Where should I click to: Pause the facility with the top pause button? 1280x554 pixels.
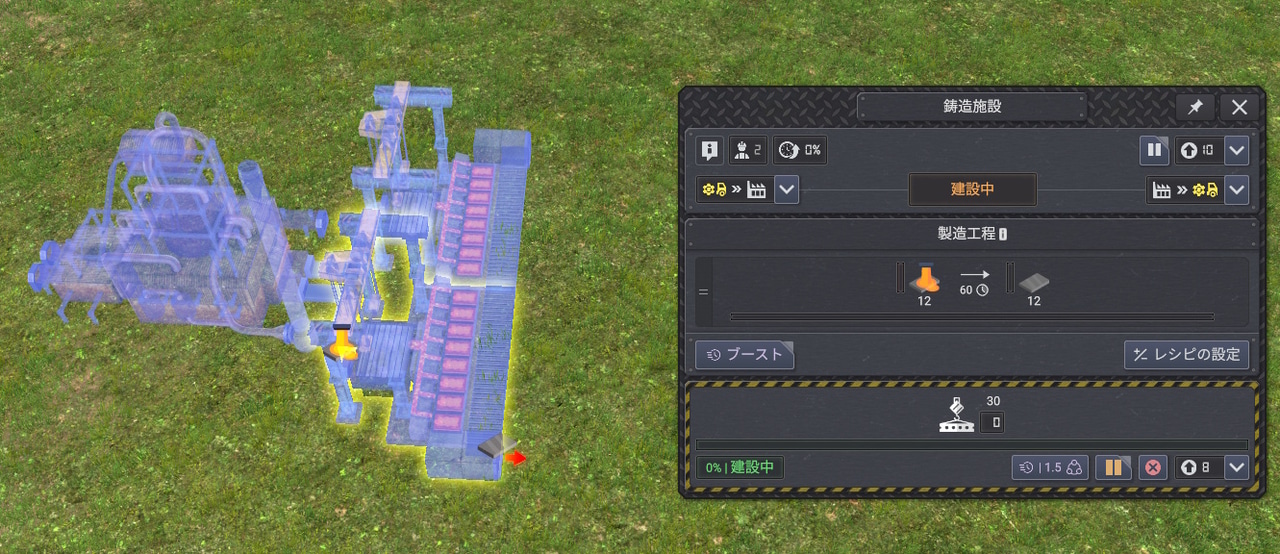1154,151
